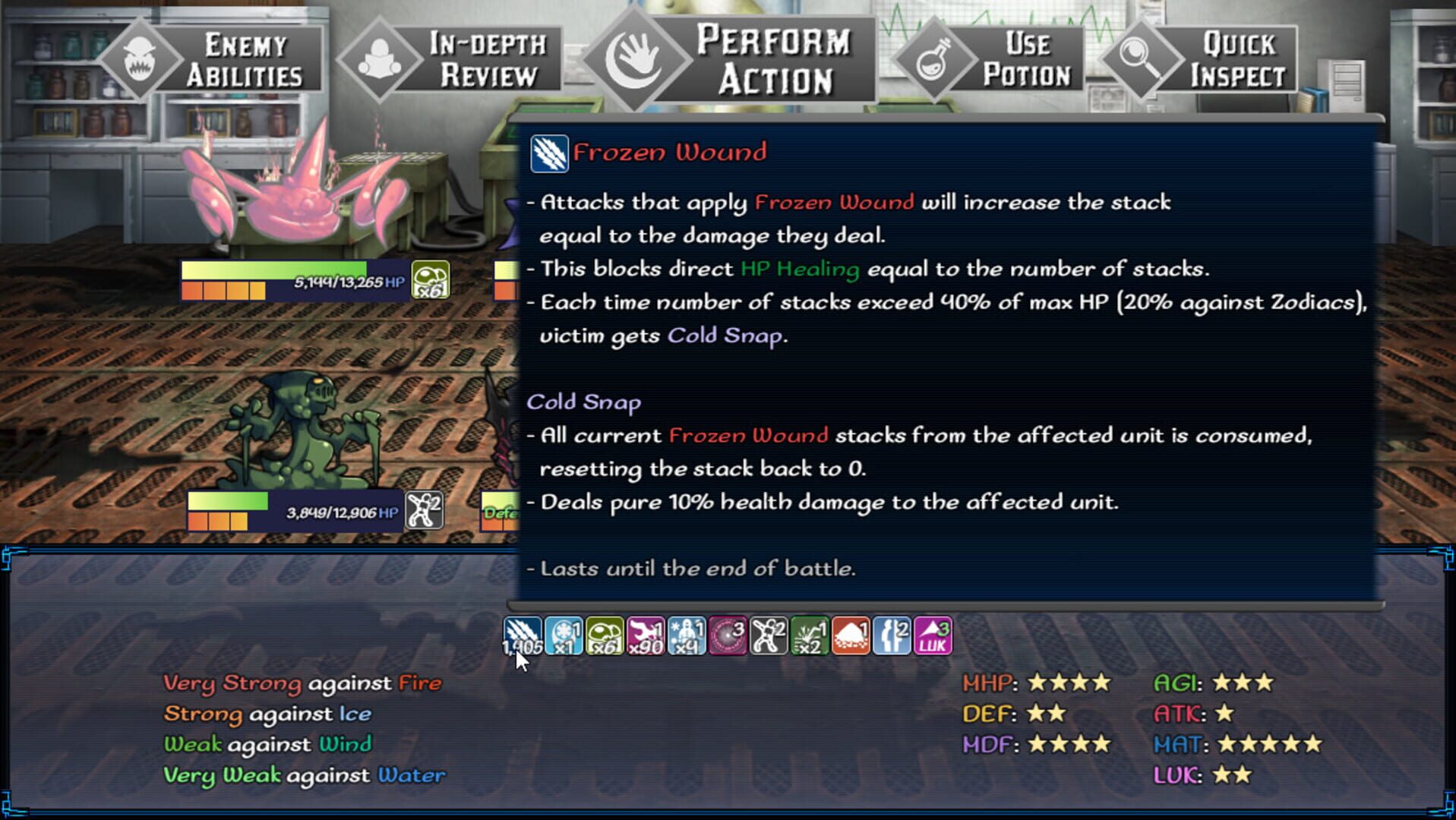Click the 5,149/13,265 HP bar
The height and width of the screenshot is (820, 1456).
296,279
